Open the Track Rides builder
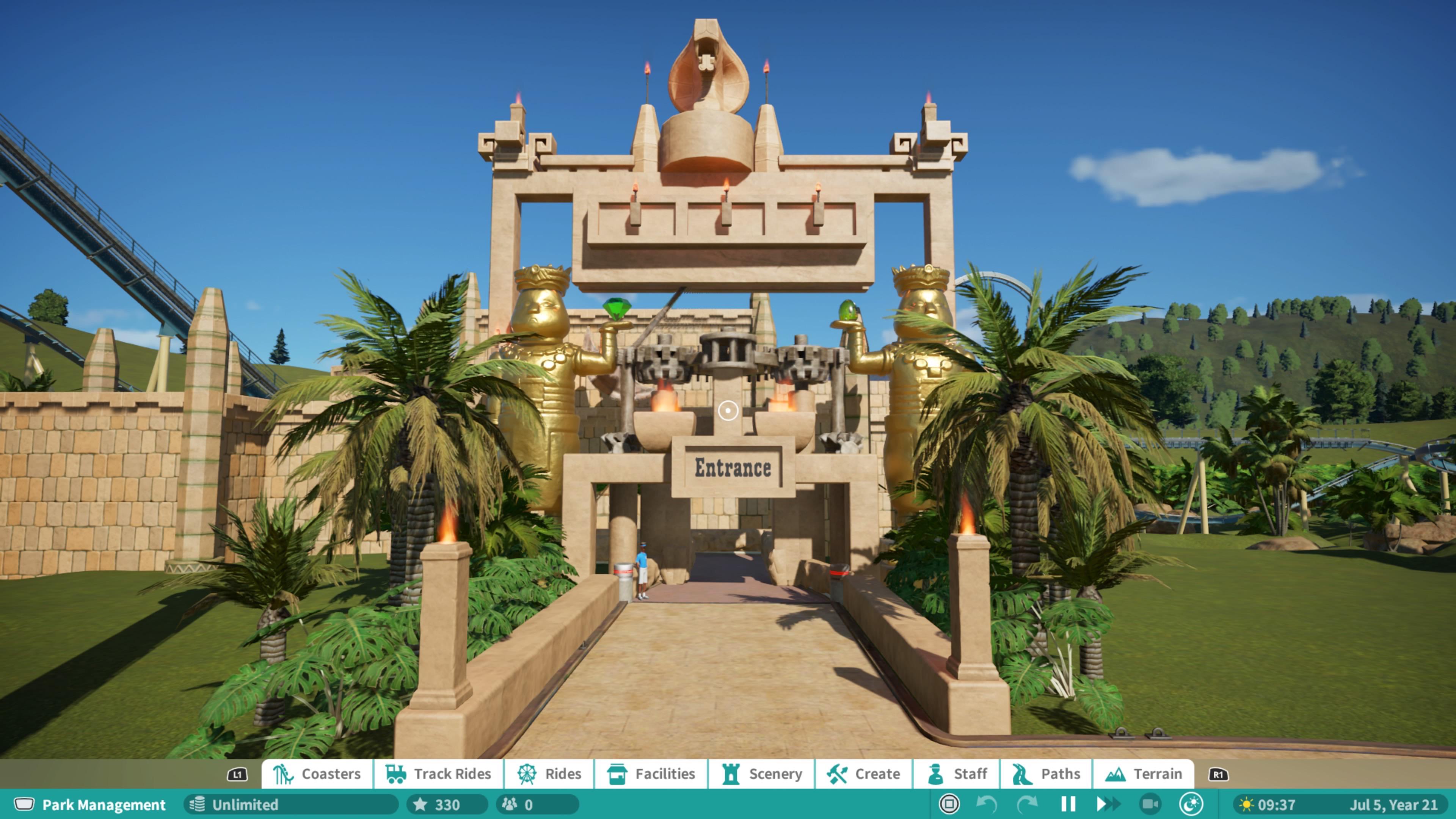Image resolution: width=1456 pixels, height=819 pixels. click(x=439, y=774)
